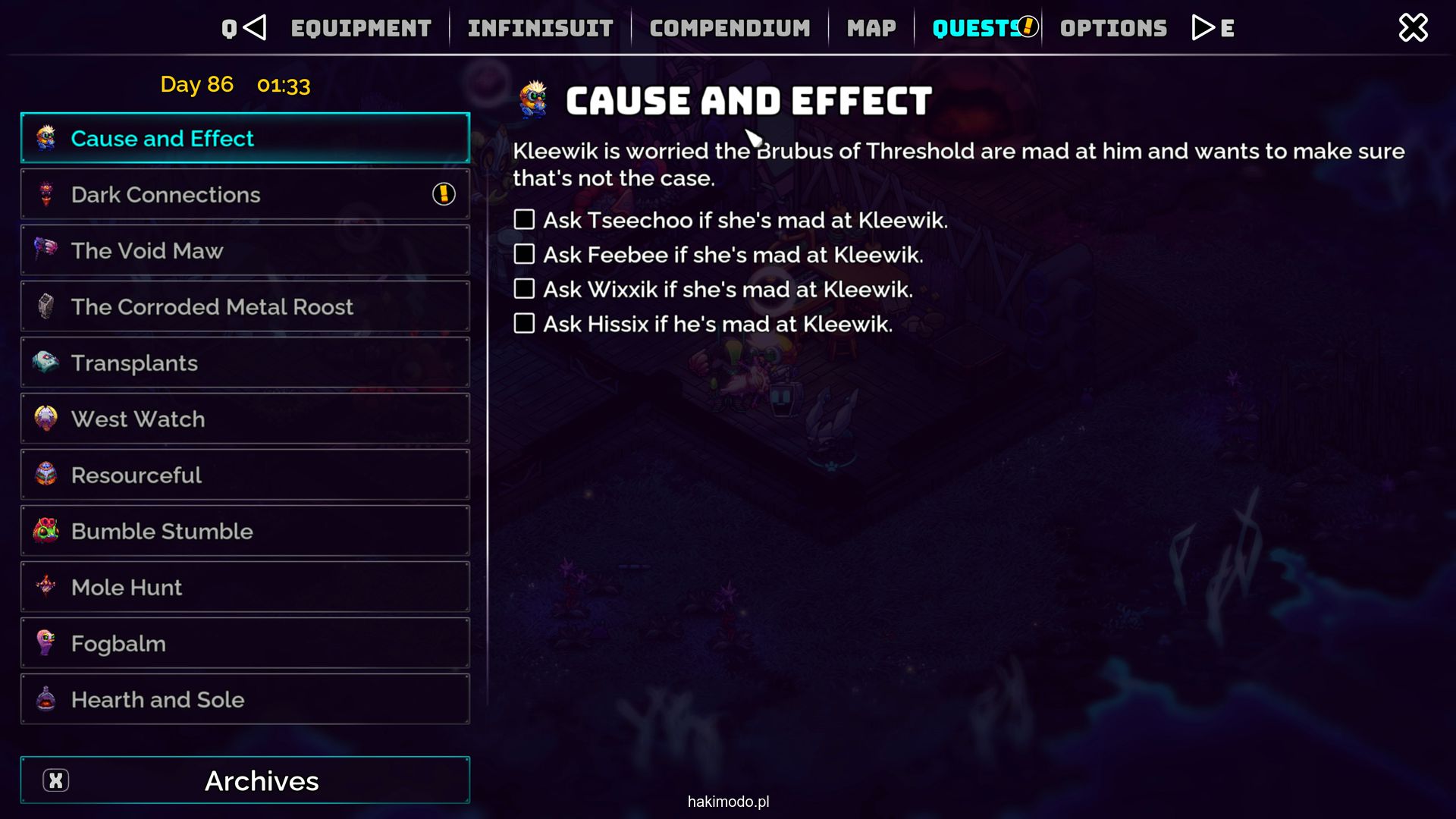Viewport: 1456px width, 819px height.
Task: Choose The Corroded Metal Roost quest
Action: point(245,306)
